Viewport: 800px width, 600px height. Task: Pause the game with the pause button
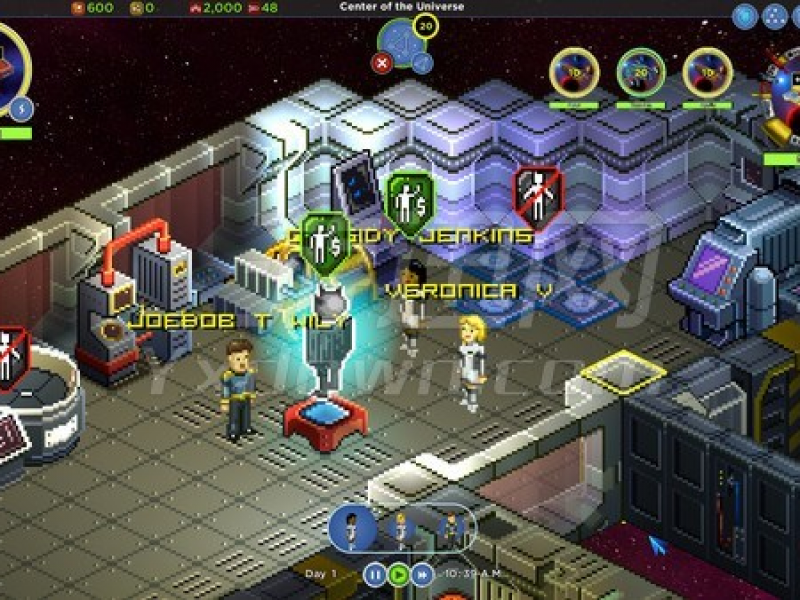click(374, 575)
